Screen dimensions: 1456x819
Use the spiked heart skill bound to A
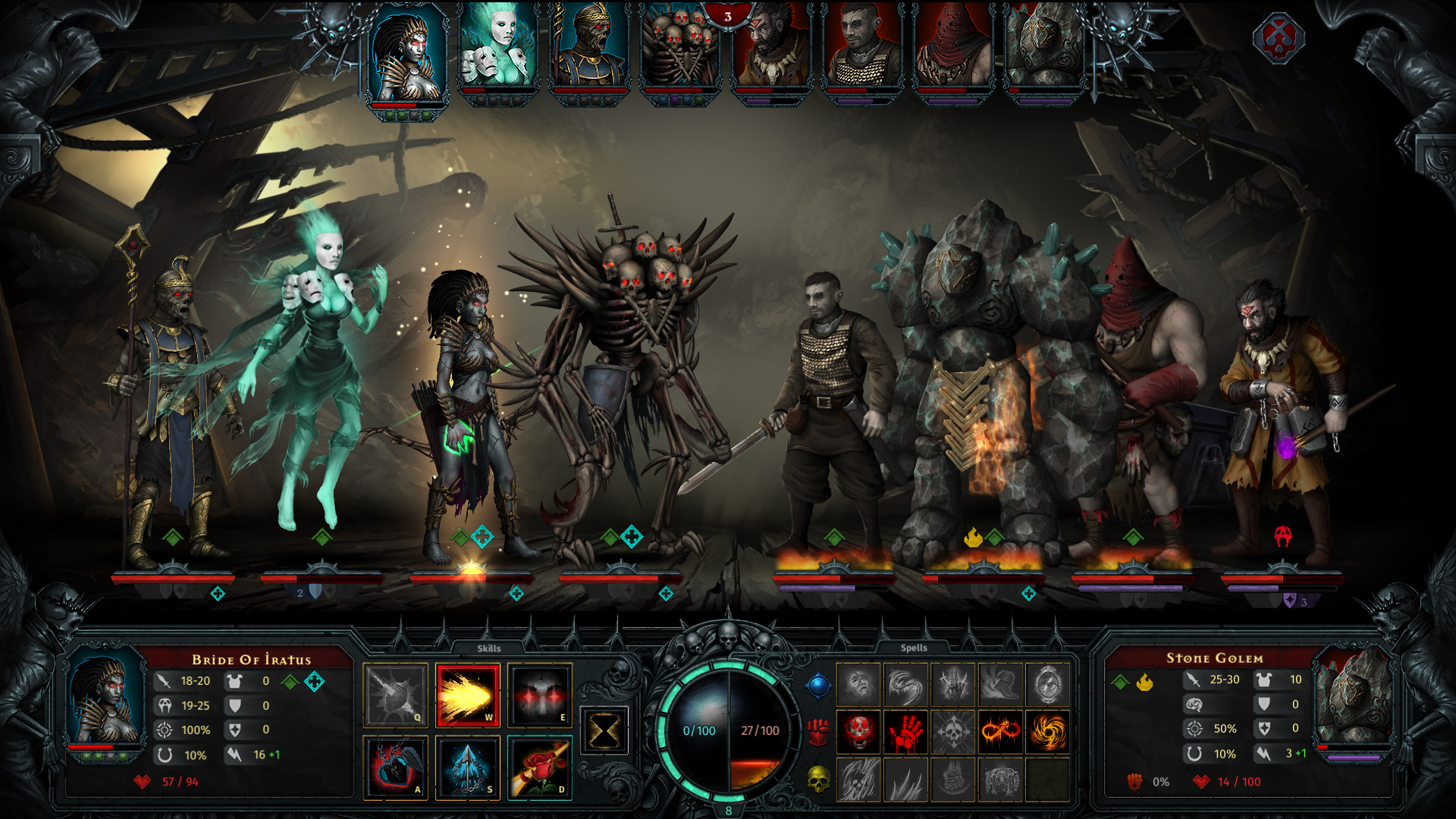coord(395,766)
